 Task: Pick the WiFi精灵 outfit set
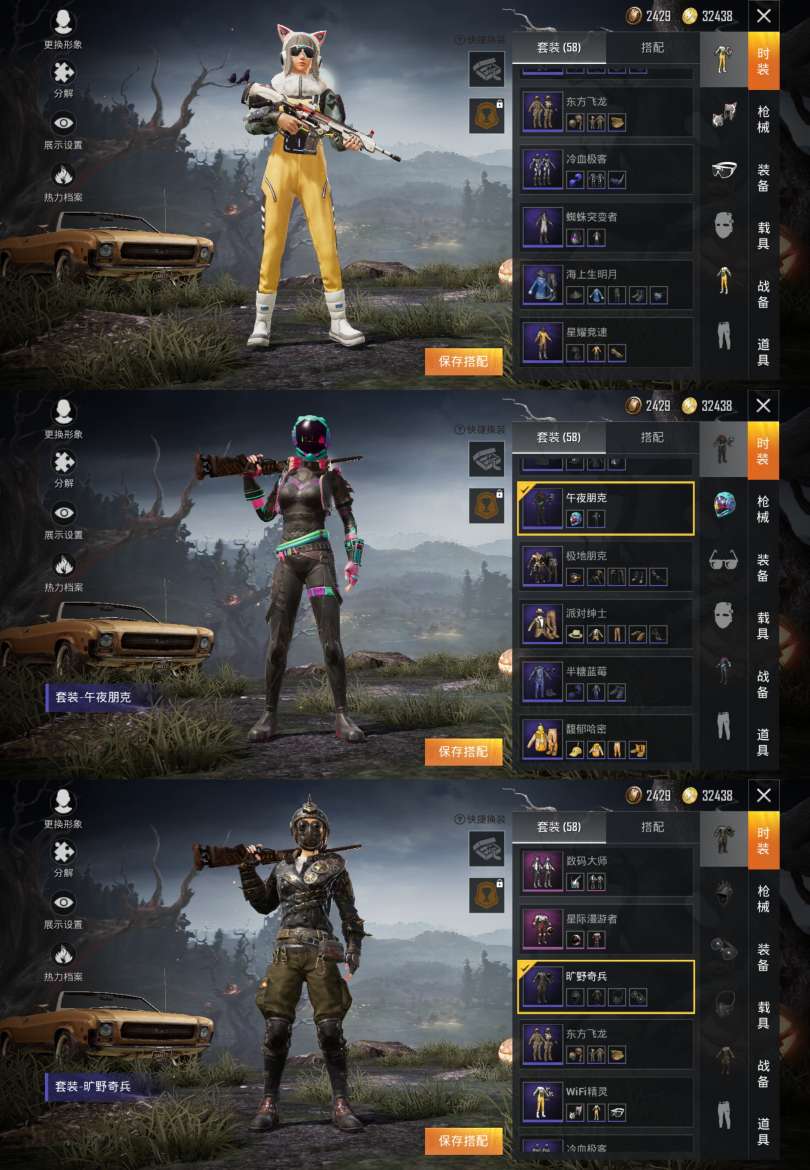(606, 1101)
